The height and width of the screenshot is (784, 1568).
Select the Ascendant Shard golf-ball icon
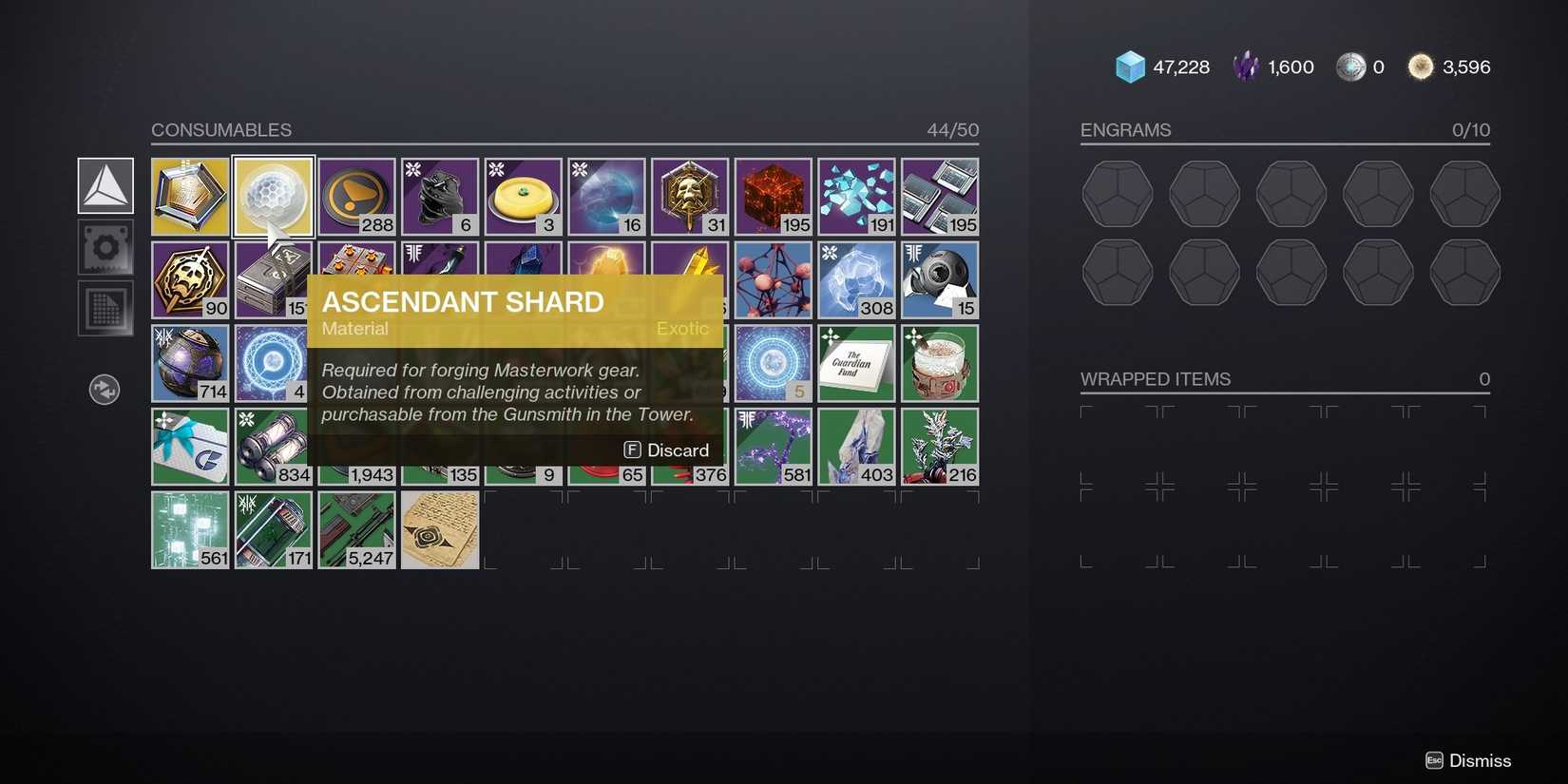click(273, 196)
